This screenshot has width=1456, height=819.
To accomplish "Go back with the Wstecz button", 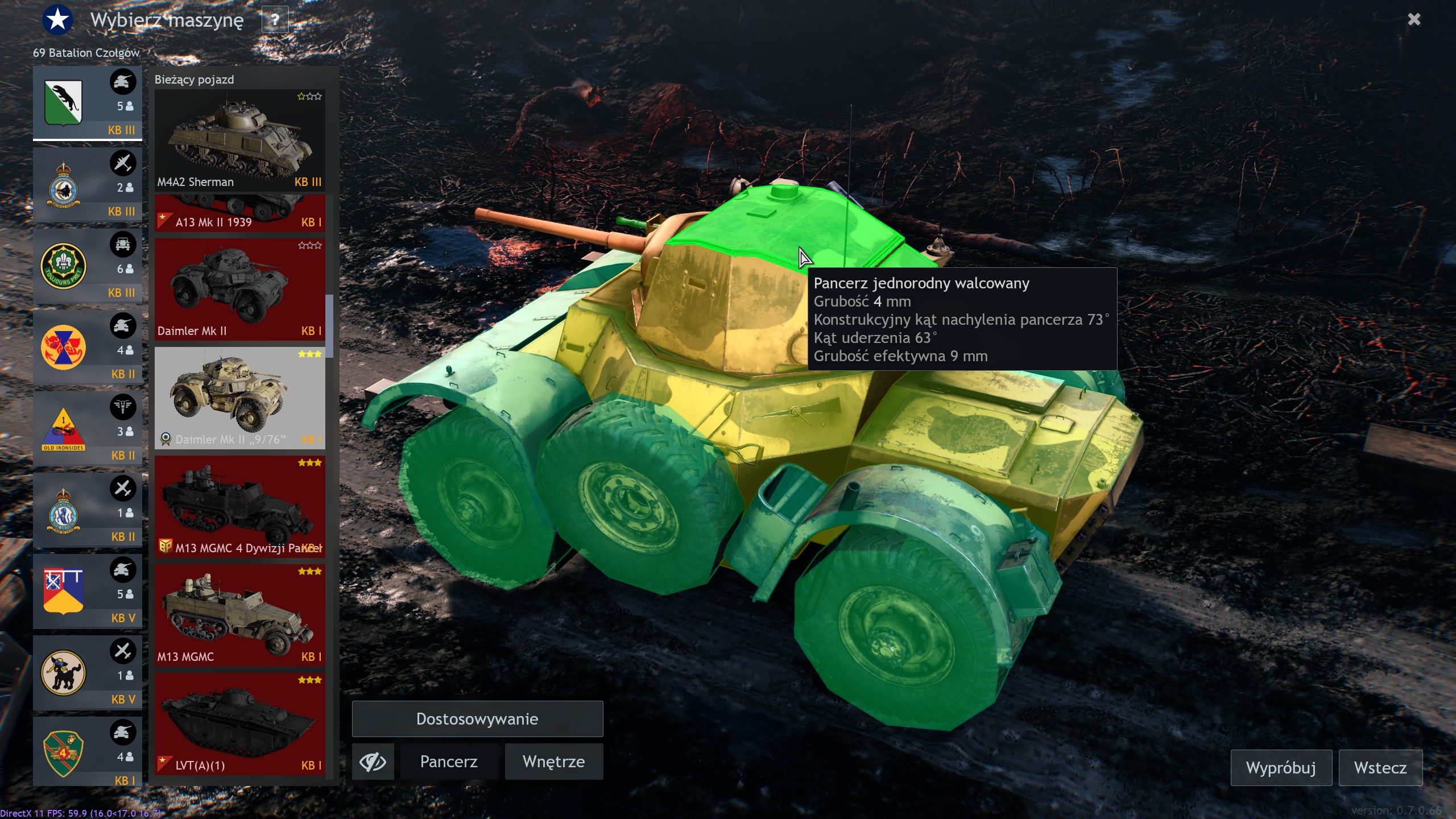I will (x=1380, y=768).
